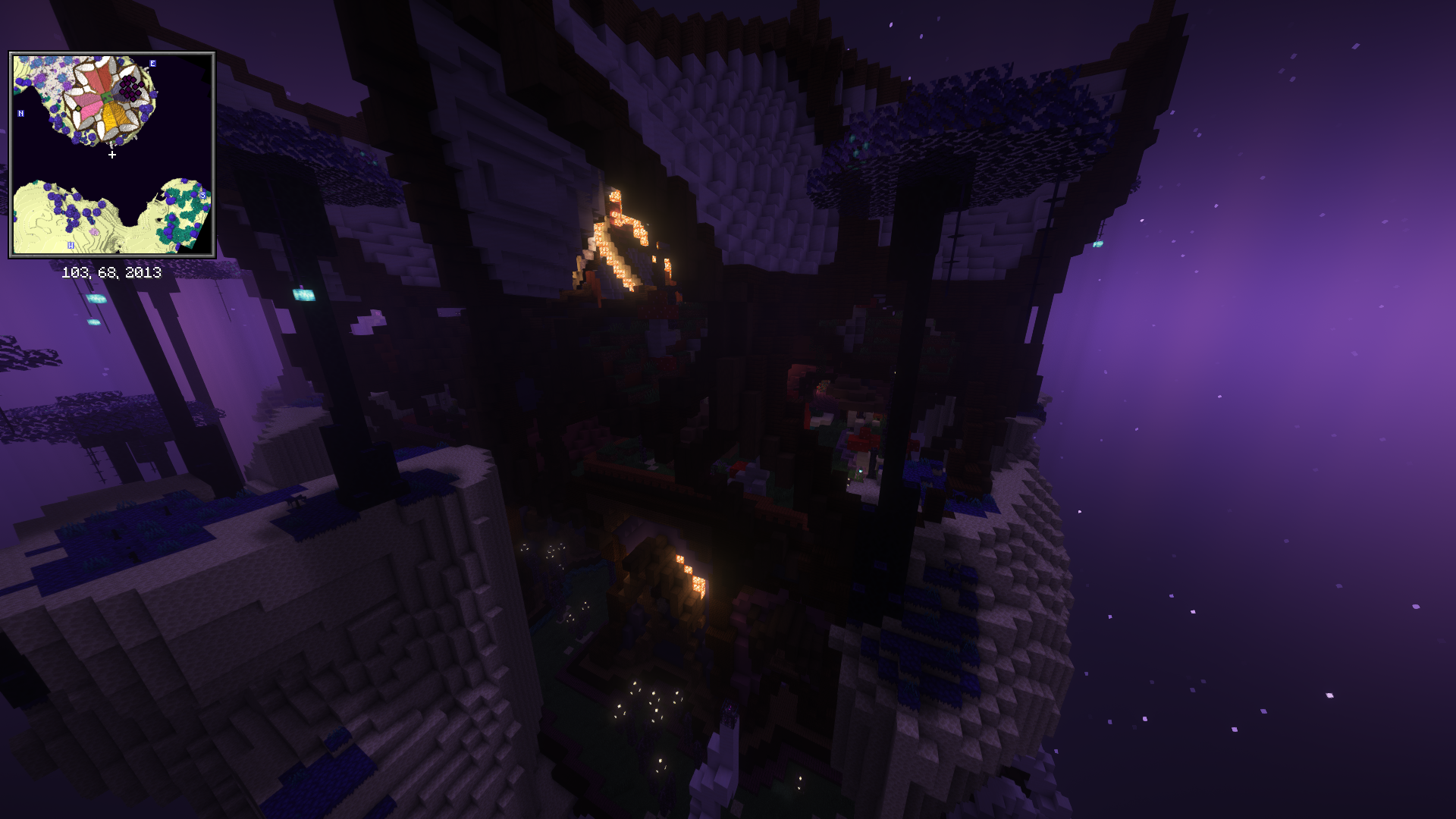The height and width of the screenshot is (819, 1456).
Task: Click the minimap in the top-left corner
Action: [112, 155]
